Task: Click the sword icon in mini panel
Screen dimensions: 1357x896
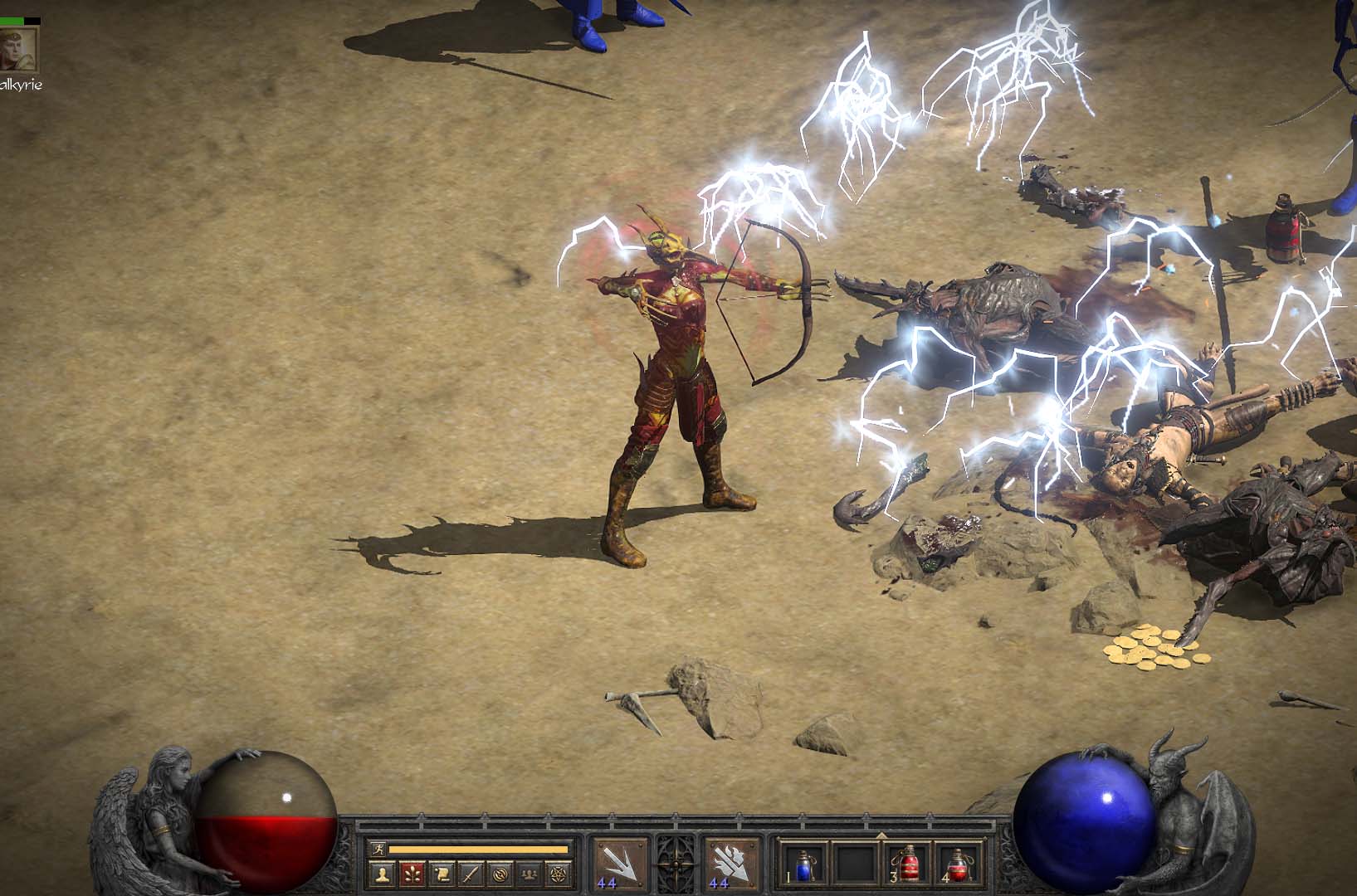Action: 471,873
